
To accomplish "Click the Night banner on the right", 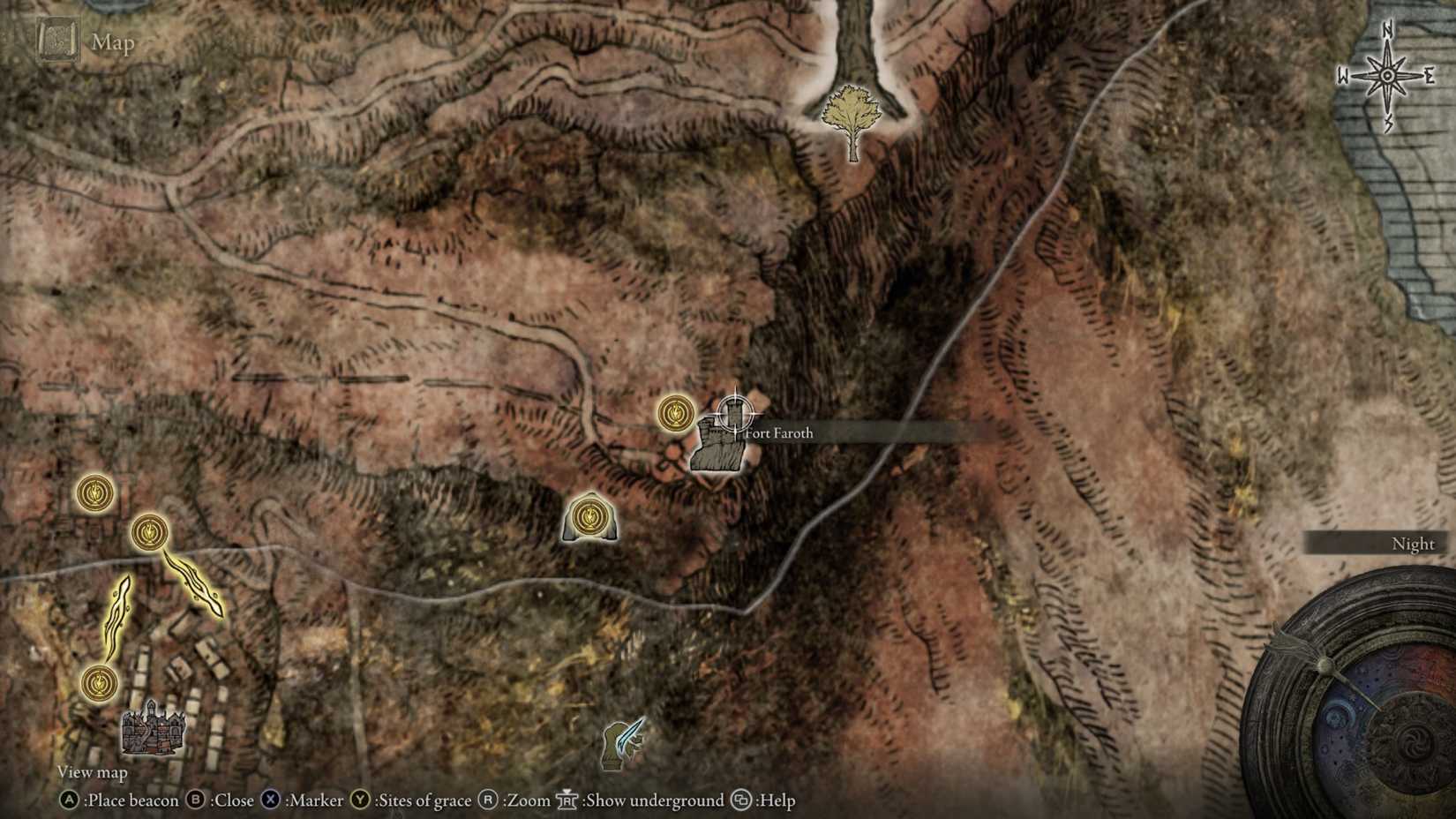I will tap(1414, 544).
